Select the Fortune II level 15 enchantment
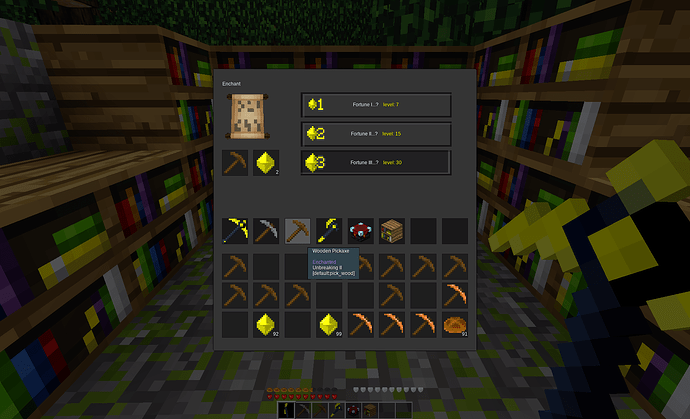690x419 pixels. [x=376, y=134]
